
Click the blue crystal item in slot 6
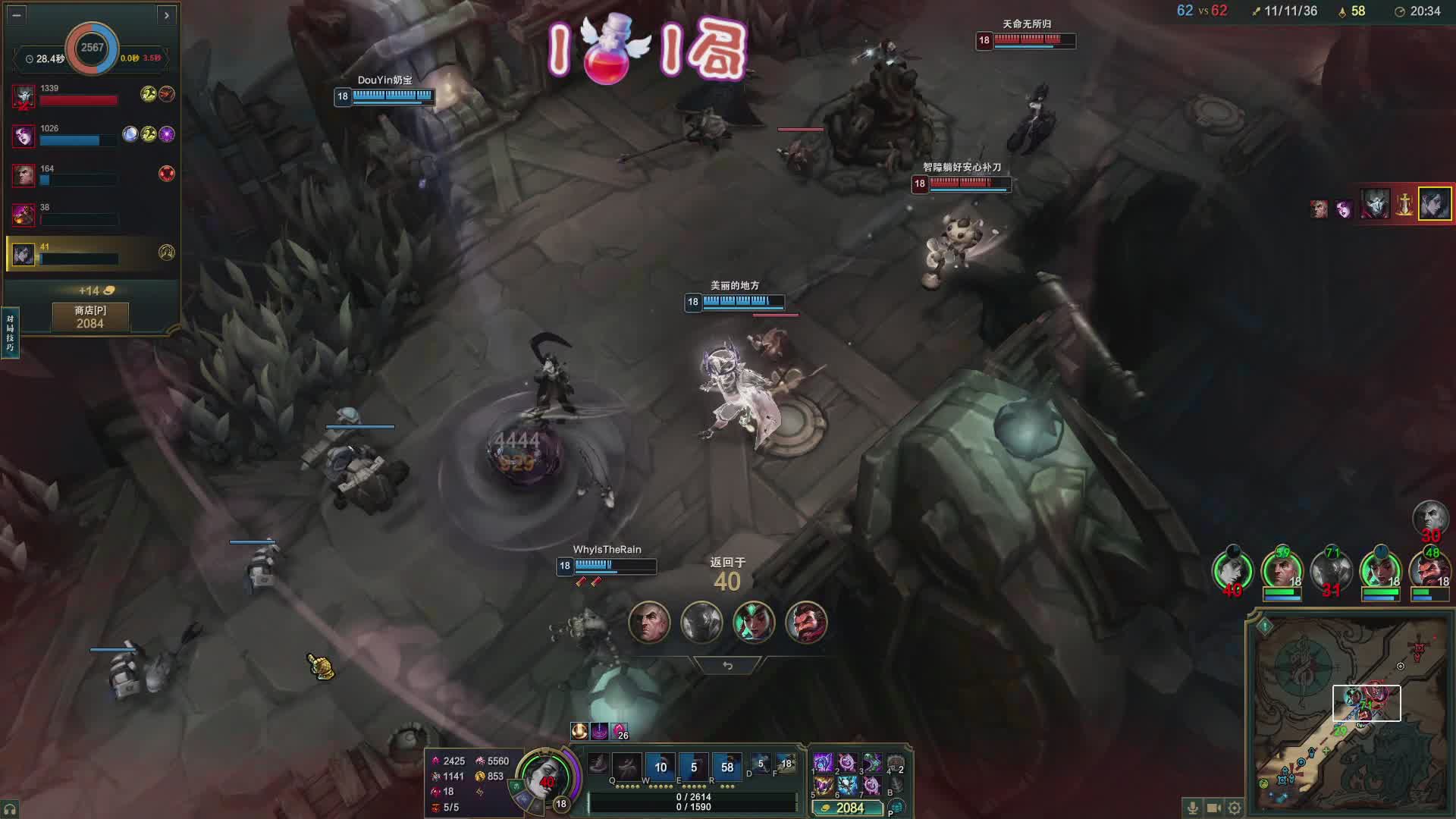tap(847, 785)
